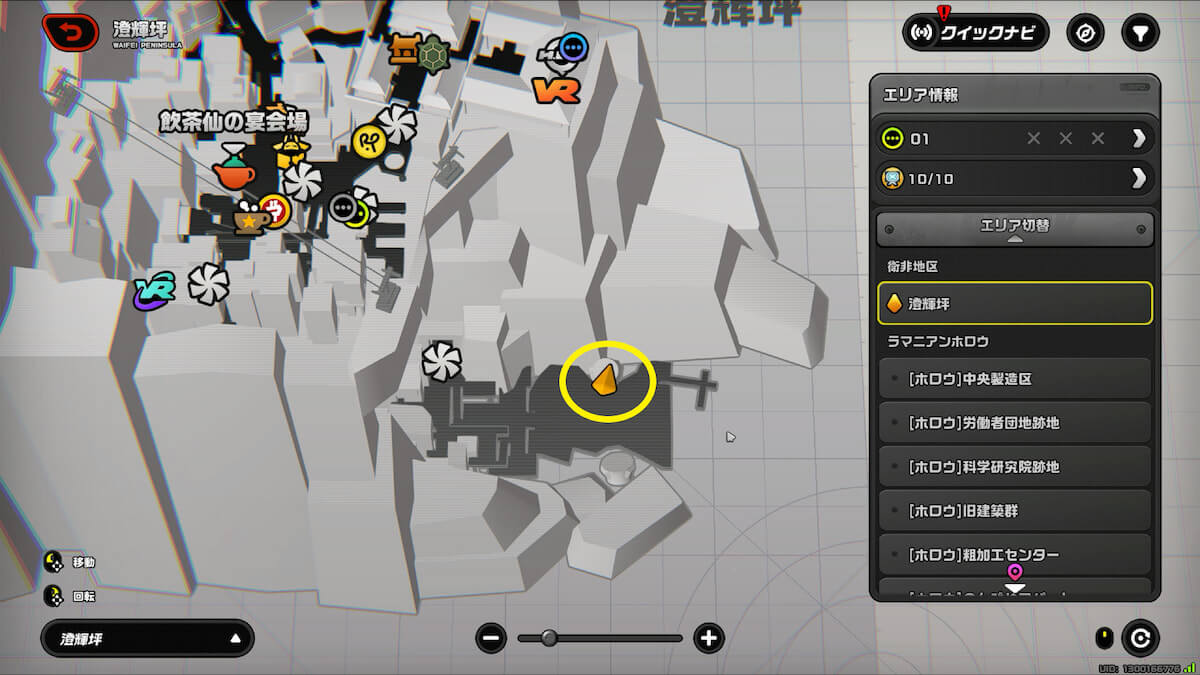Choose [ホロウ]粗加工センター from the list
Viewport: 1200px width, 675px height.
coord(1014,554)
